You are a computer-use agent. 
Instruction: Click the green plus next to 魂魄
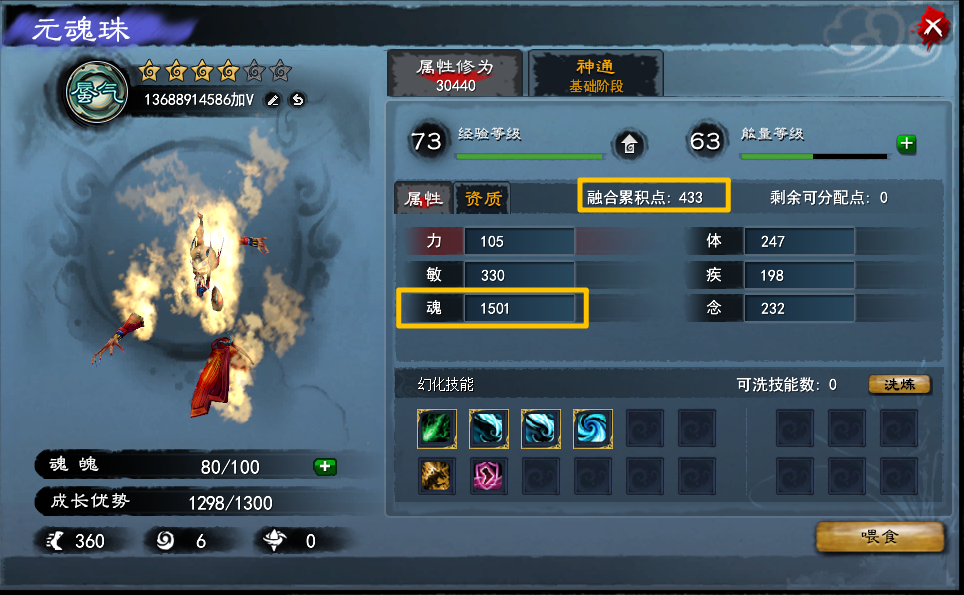pyautogui.click(x=324, y=466)
